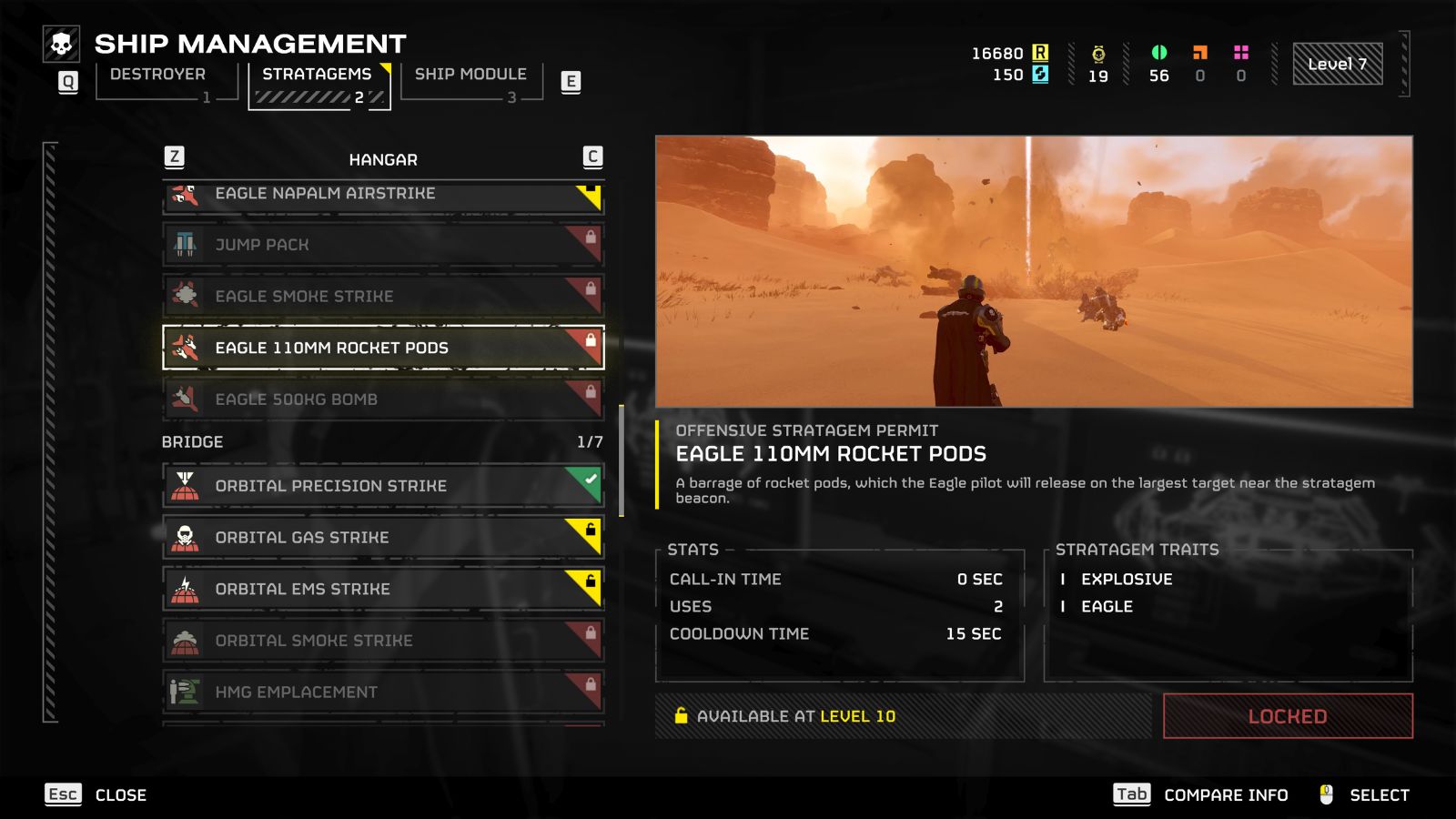Select the Eagle 500KG Bomb row
The height and width of the screenshot is (819, 1456).
tap(382, 399)
